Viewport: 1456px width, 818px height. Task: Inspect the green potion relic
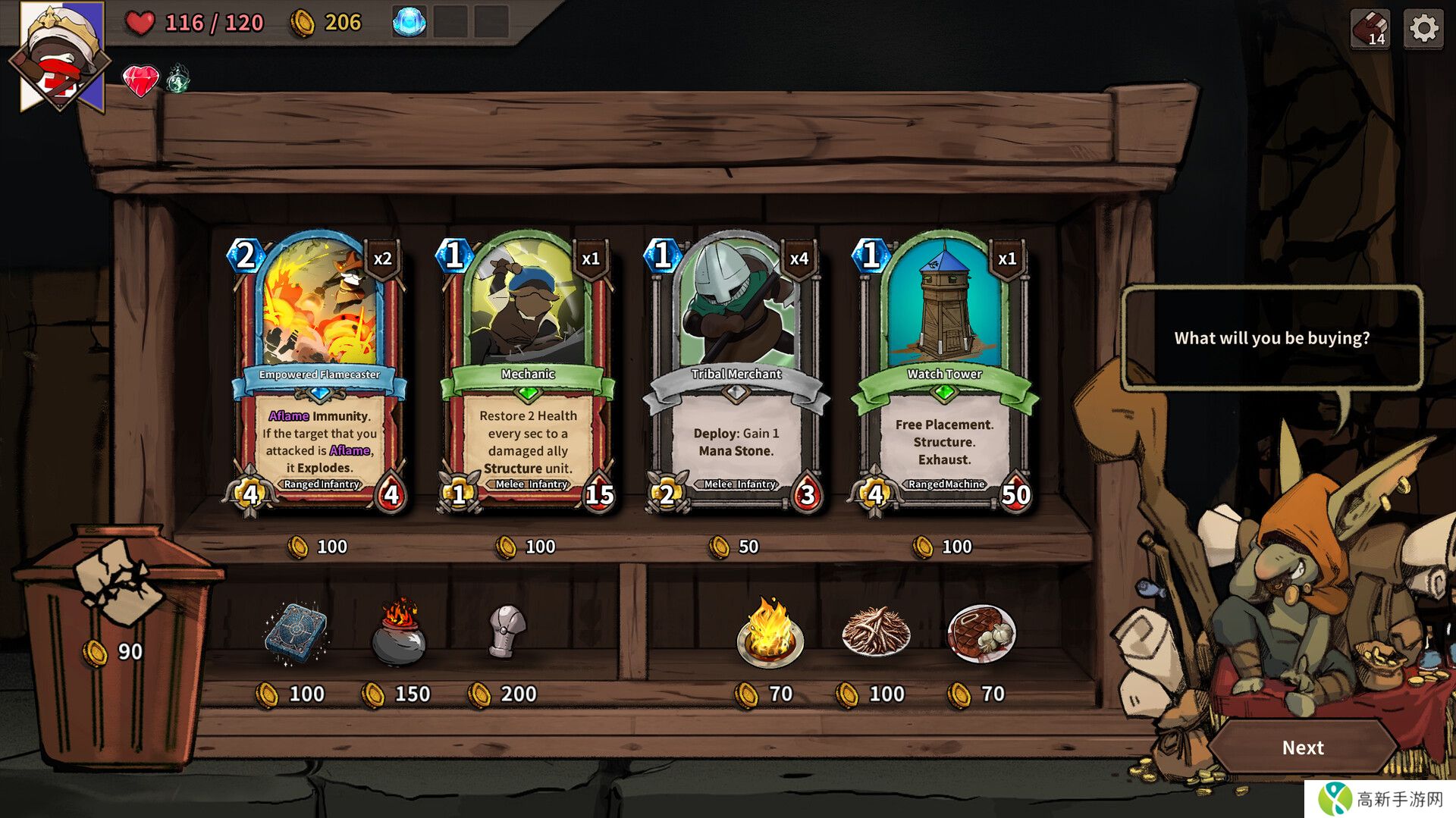(177, 79)
